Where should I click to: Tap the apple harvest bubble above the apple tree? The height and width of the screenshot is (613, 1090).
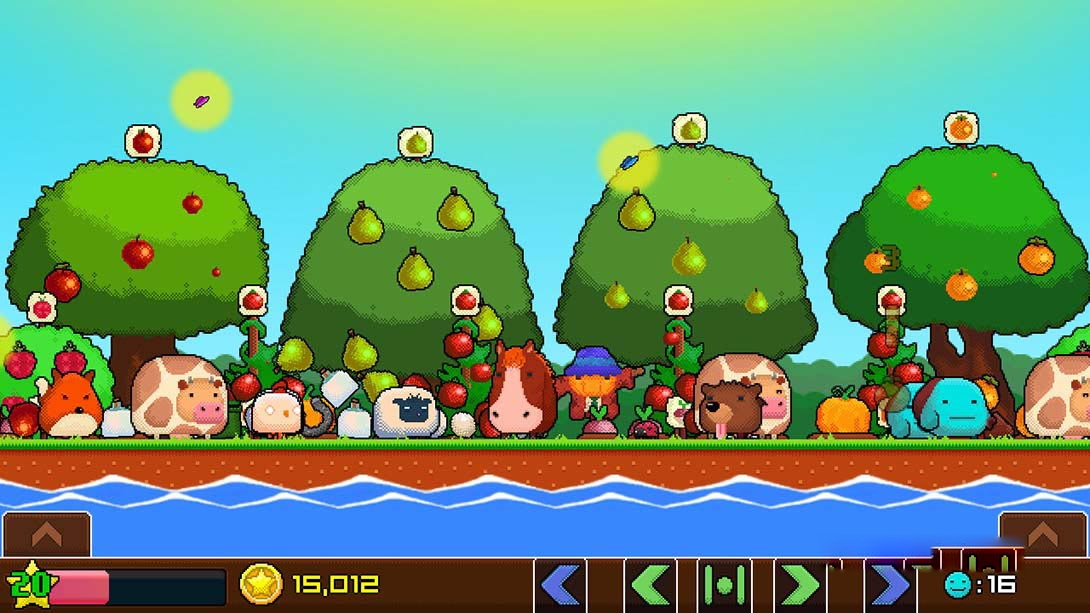tap(143, 141)
